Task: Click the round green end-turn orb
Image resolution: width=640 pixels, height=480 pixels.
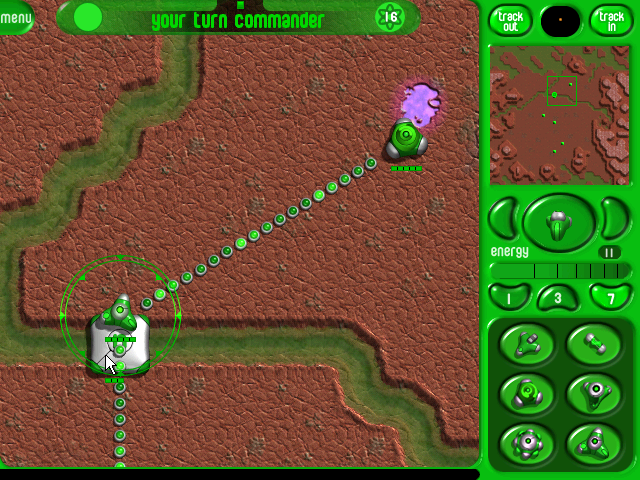Action: tap(88, 17)
